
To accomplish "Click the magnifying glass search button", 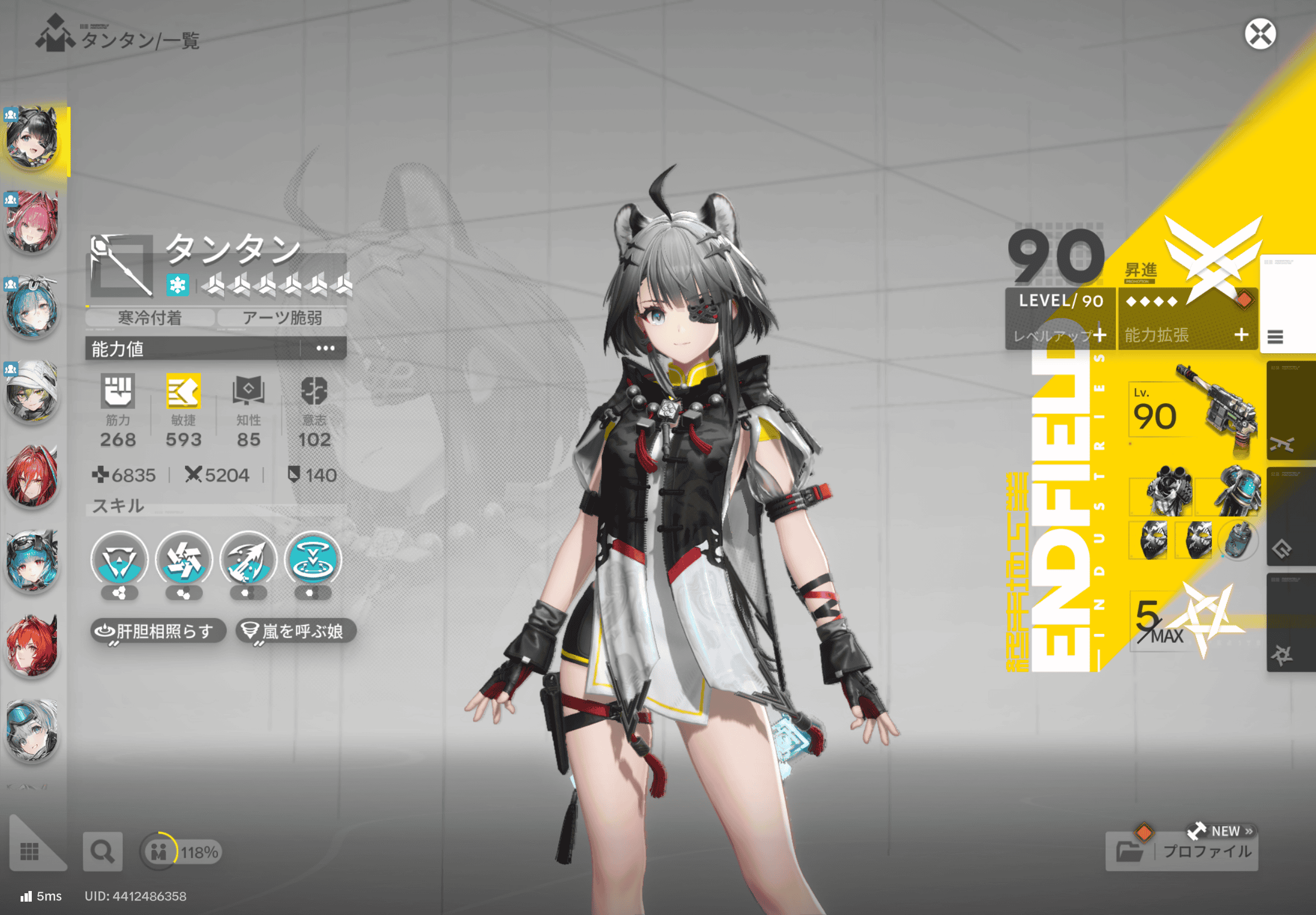I will click(x=103, y=852).
